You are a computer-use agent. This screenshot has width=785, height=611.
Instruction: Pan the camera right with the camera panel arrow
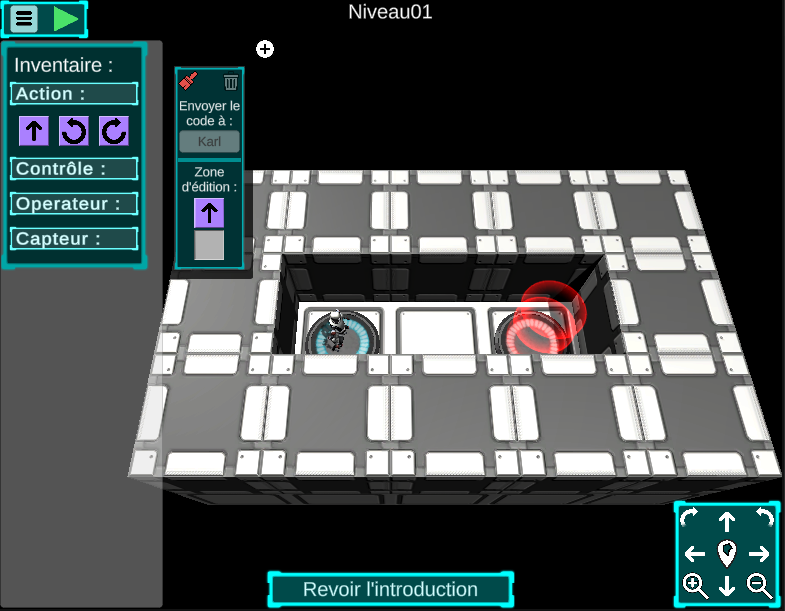(759, 553)
